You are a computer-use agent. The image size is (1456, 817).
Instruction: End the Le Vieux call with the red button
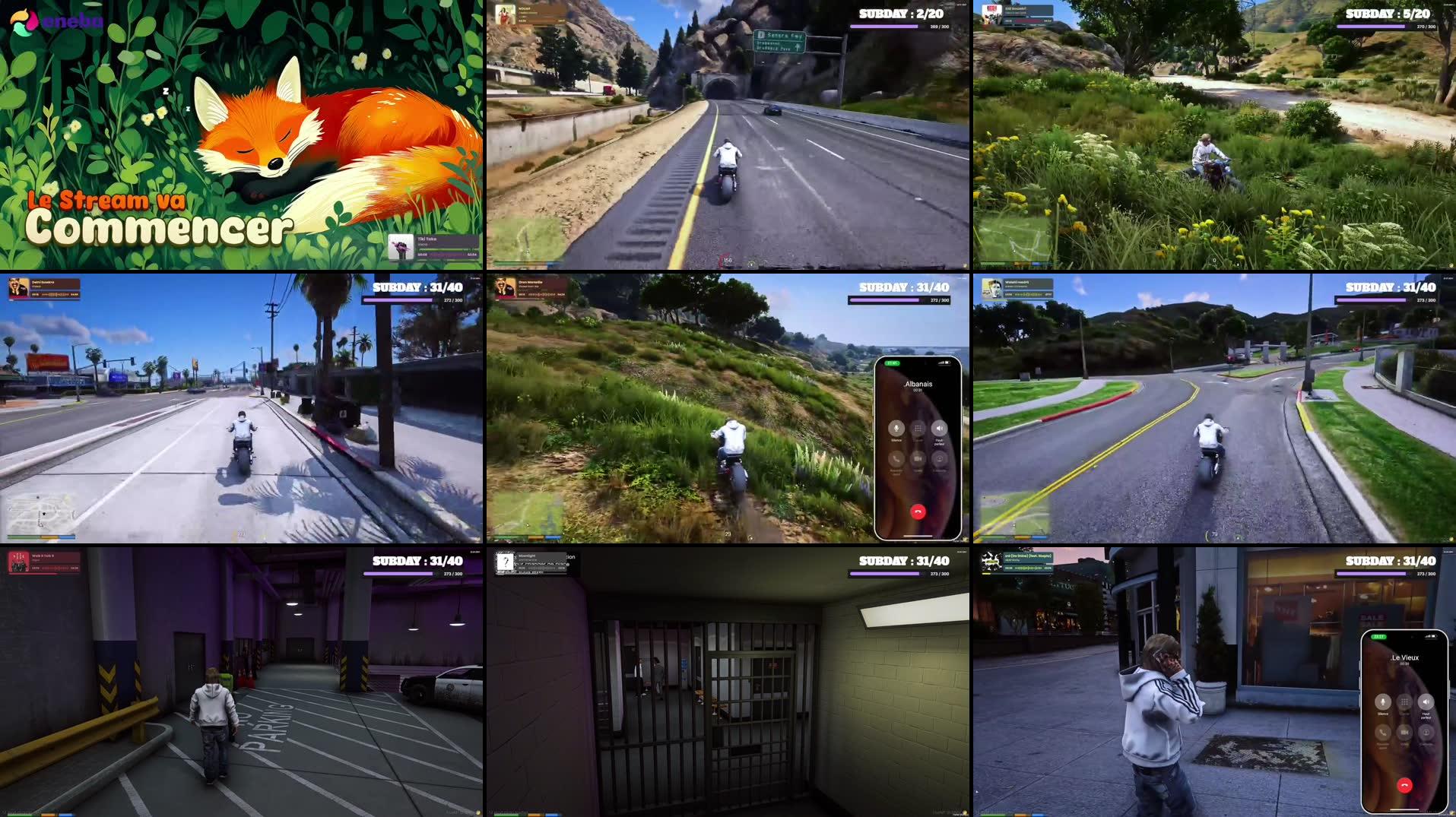click(1404, 786)
